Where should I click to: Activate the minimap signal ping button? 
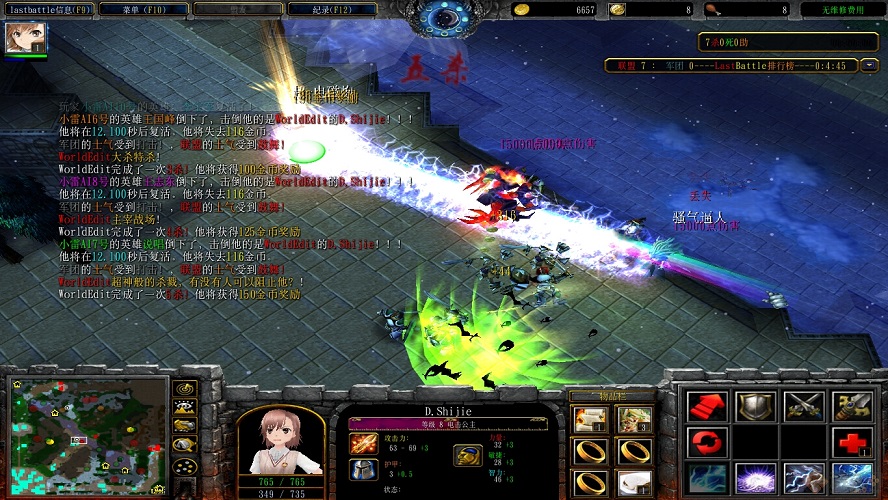(x=184, y=388)
